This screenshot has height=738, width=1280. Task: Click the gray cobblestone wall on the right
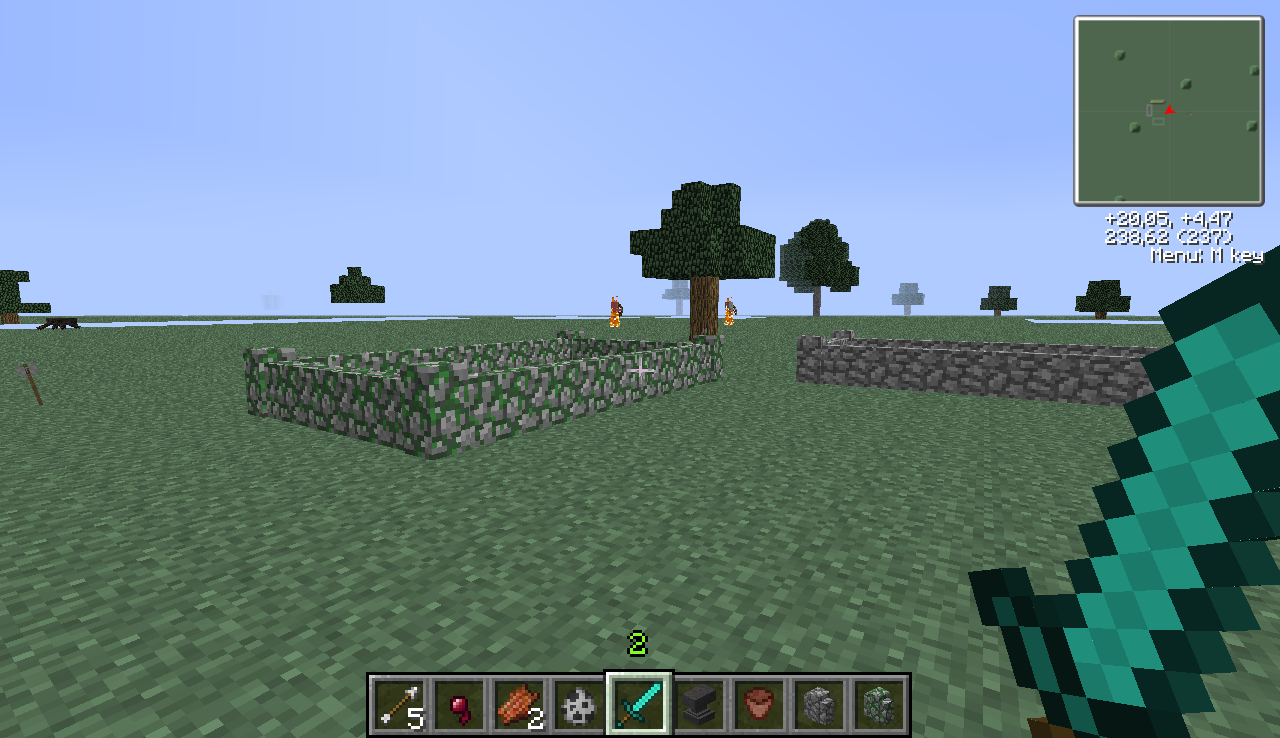[950, 365]
